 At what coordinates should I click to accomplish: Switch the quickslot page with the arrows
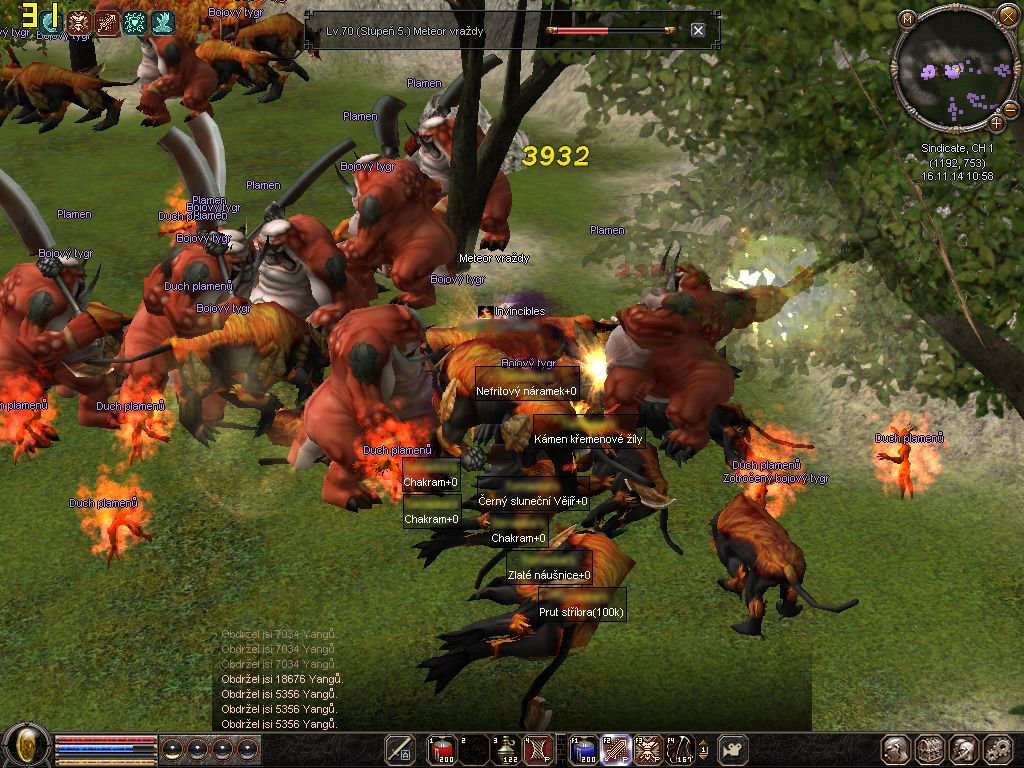pyautogui.click(x=704, y=749)
